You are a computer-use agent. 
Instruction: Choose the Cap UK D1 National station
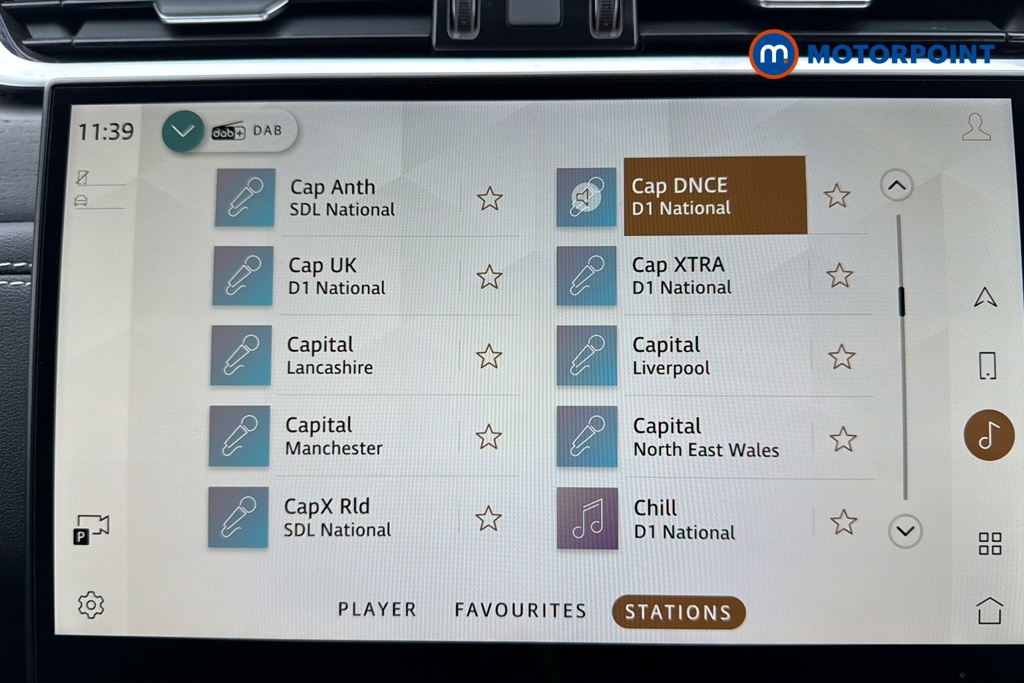click(336, 276)
